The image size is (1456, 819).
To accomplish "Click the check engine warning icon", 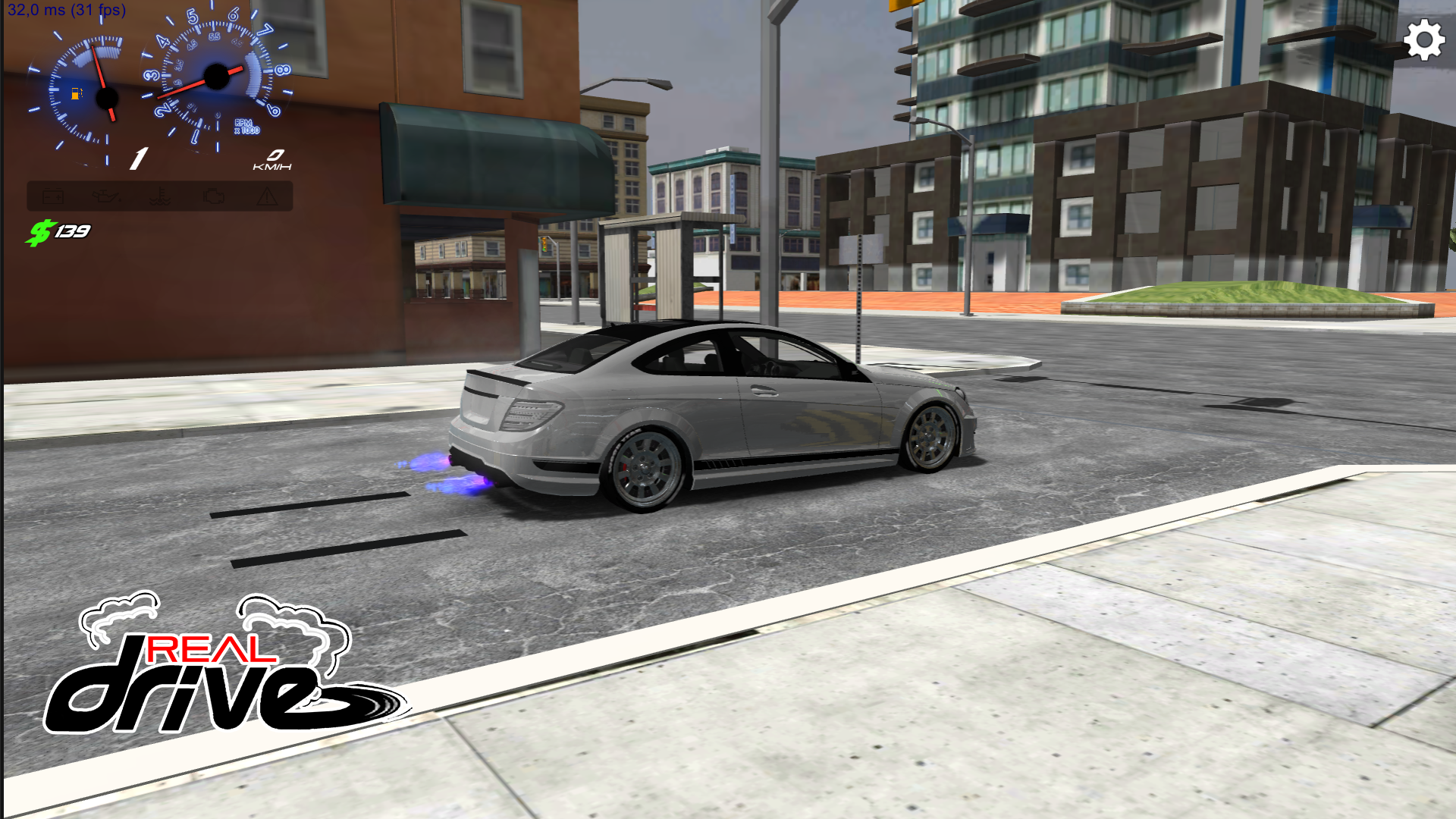I will (214, 196).
